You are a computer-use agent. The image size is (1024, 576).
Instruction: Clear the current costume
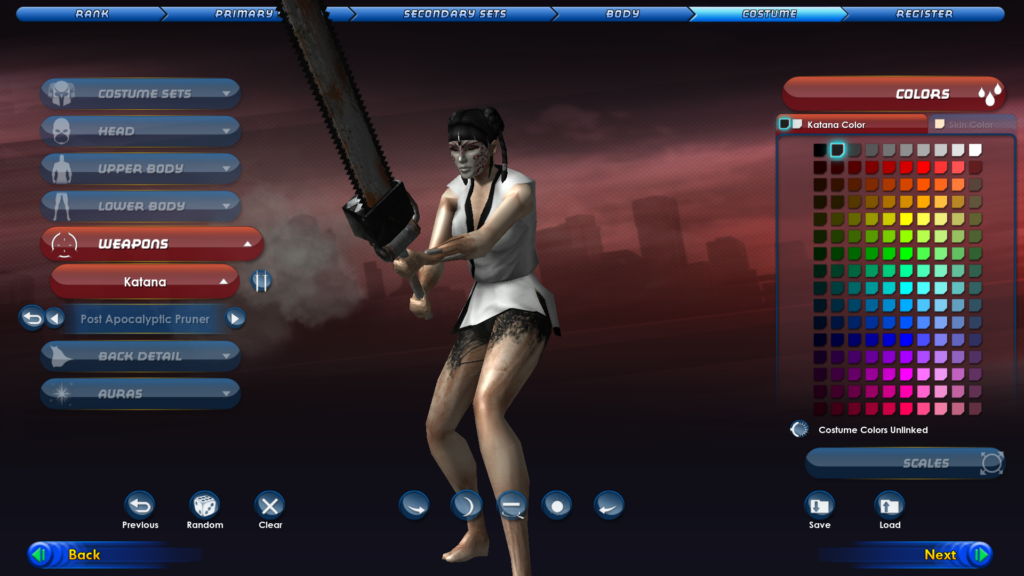click(x=270, y=505)
